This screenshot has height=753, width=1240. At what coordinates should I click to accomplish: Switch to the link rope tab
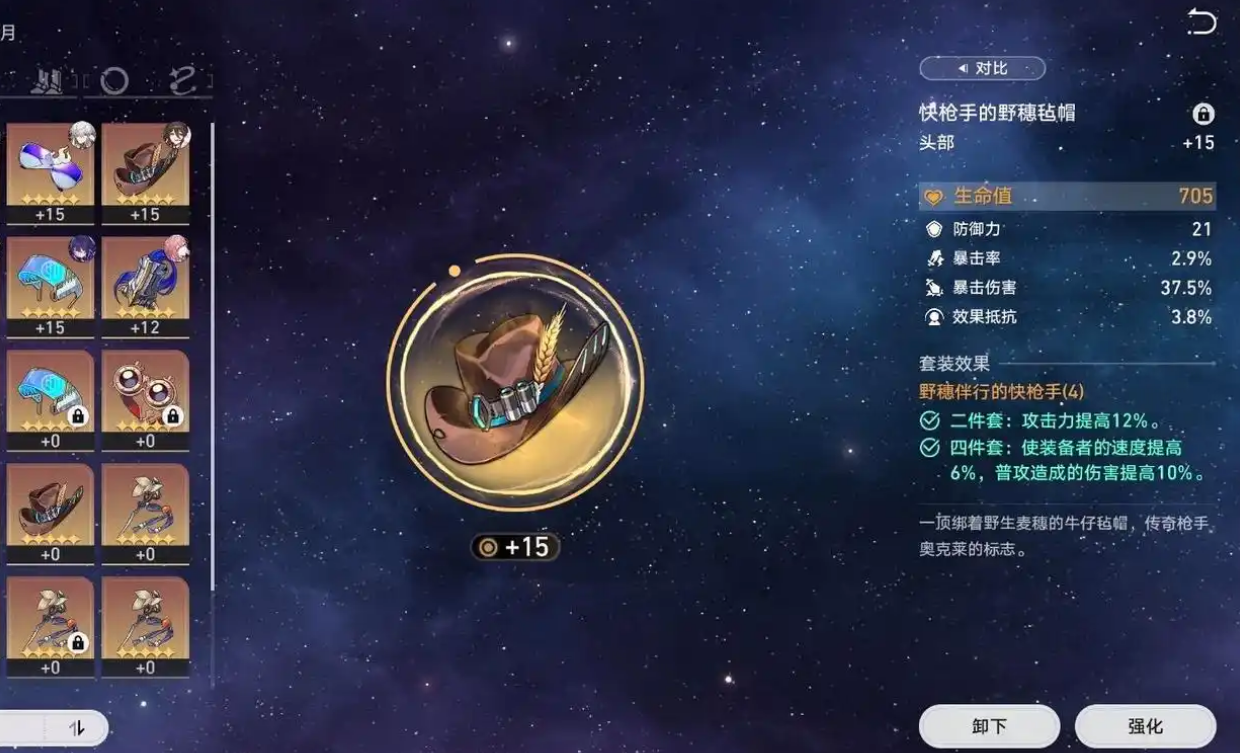pyautogui.click(x=182, y=81)
